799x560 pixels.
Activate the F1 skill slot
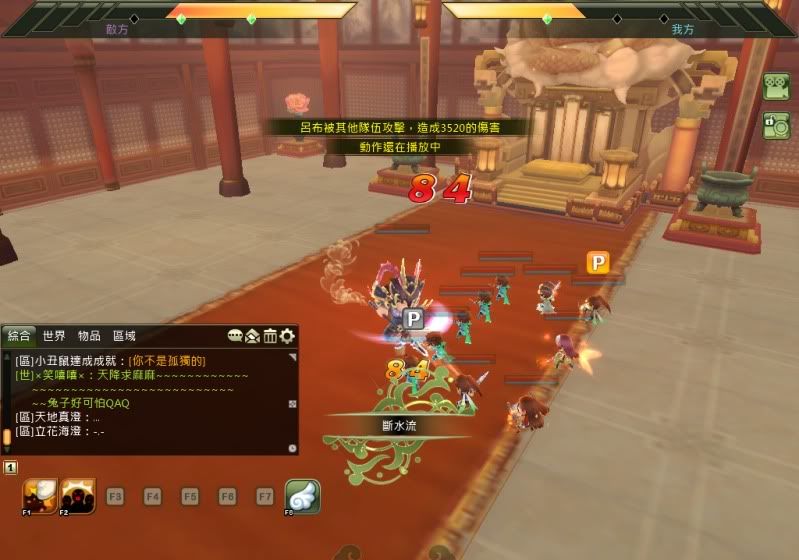click(x=41, y=496)
